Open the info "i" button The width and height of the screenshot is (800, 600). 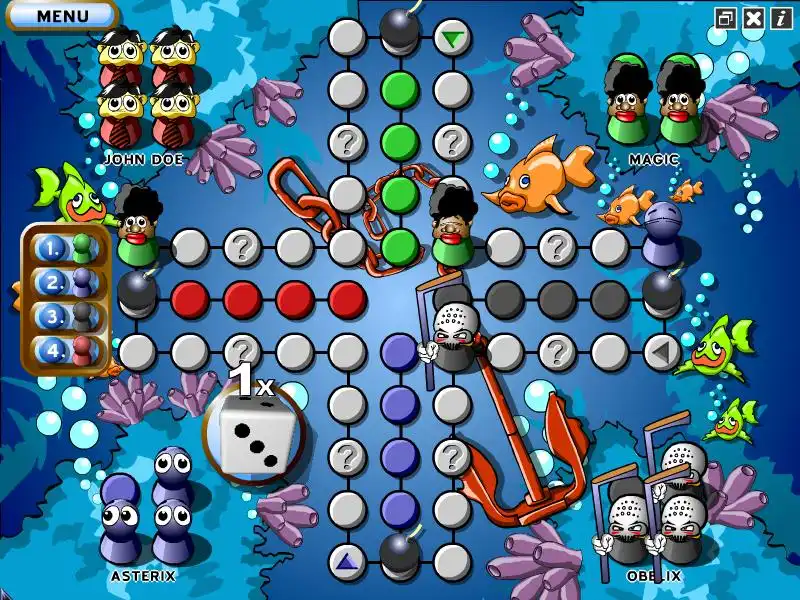click(780, 17)
